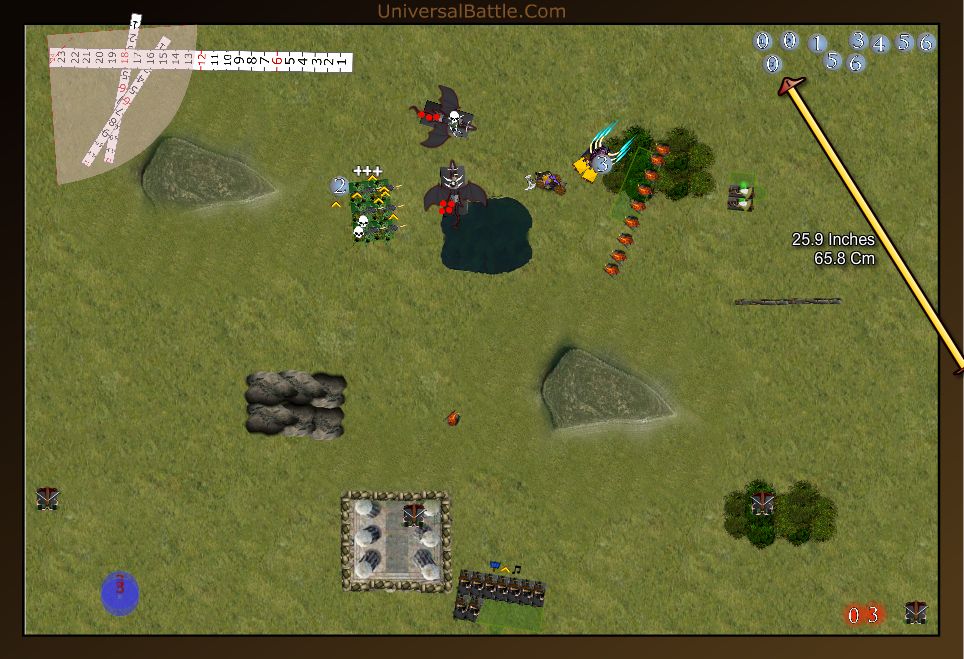This screenshot has height=659, width=964.
Task: Select the bat-winged unit beside the pond
Action: tap(453, 190)
